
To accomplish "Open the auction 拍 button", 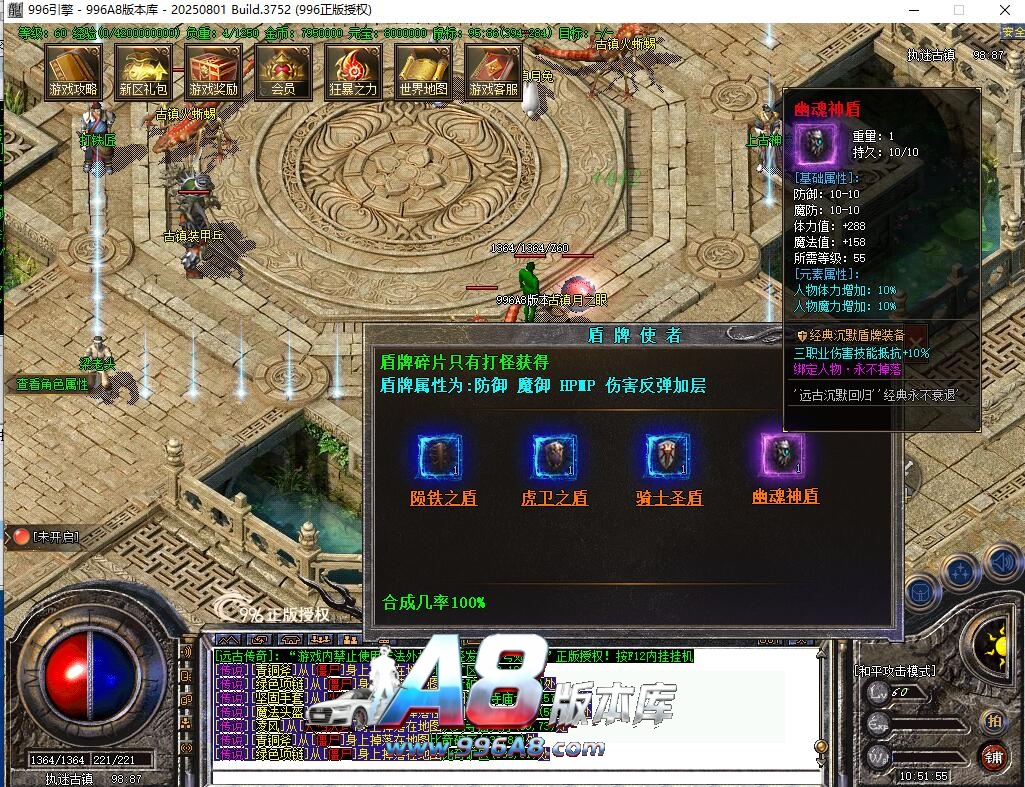I will point(993,721).
